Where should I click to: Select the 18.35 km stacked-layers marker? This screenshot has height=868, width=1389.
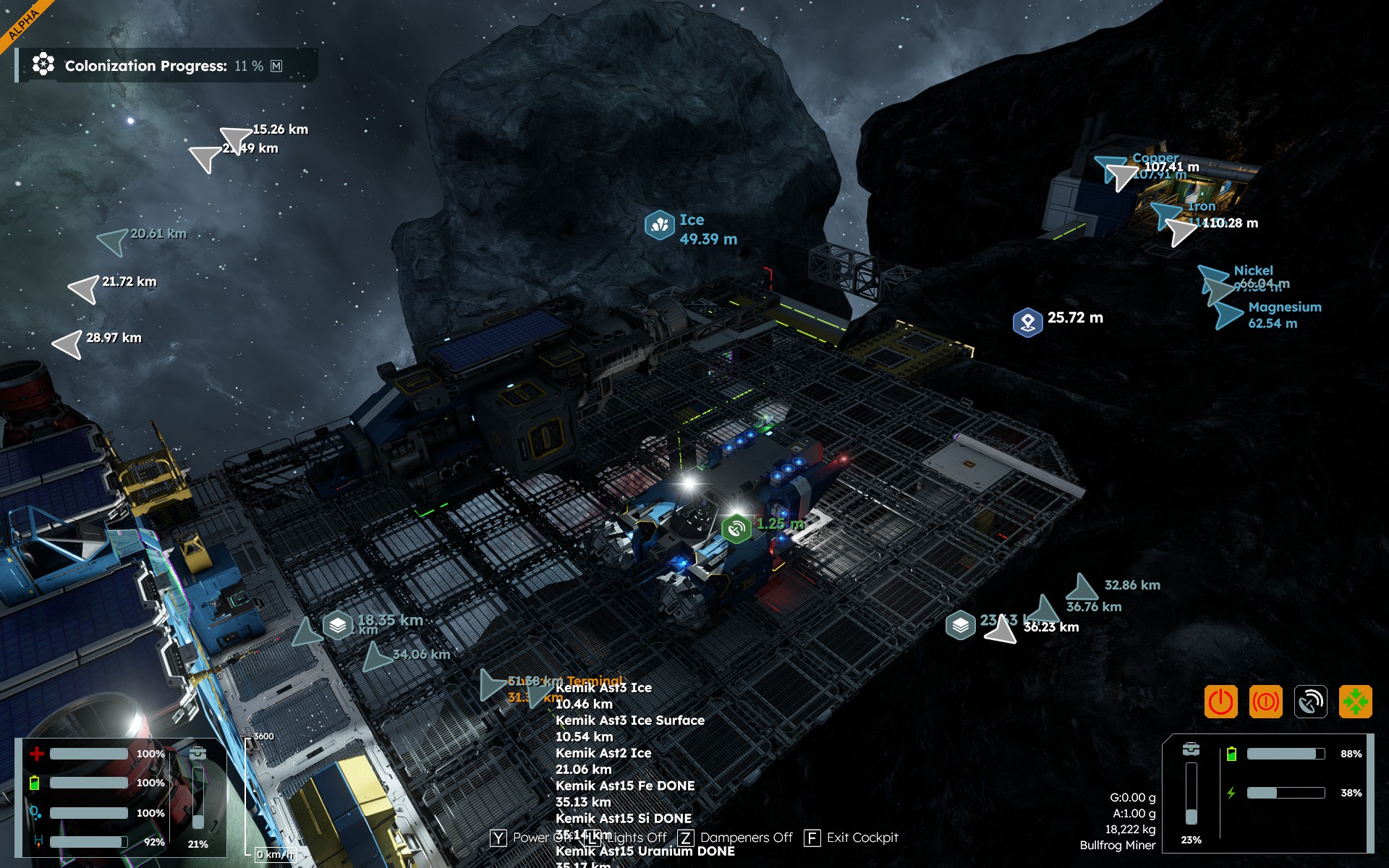pyautogui.click(x=338, y=624)
